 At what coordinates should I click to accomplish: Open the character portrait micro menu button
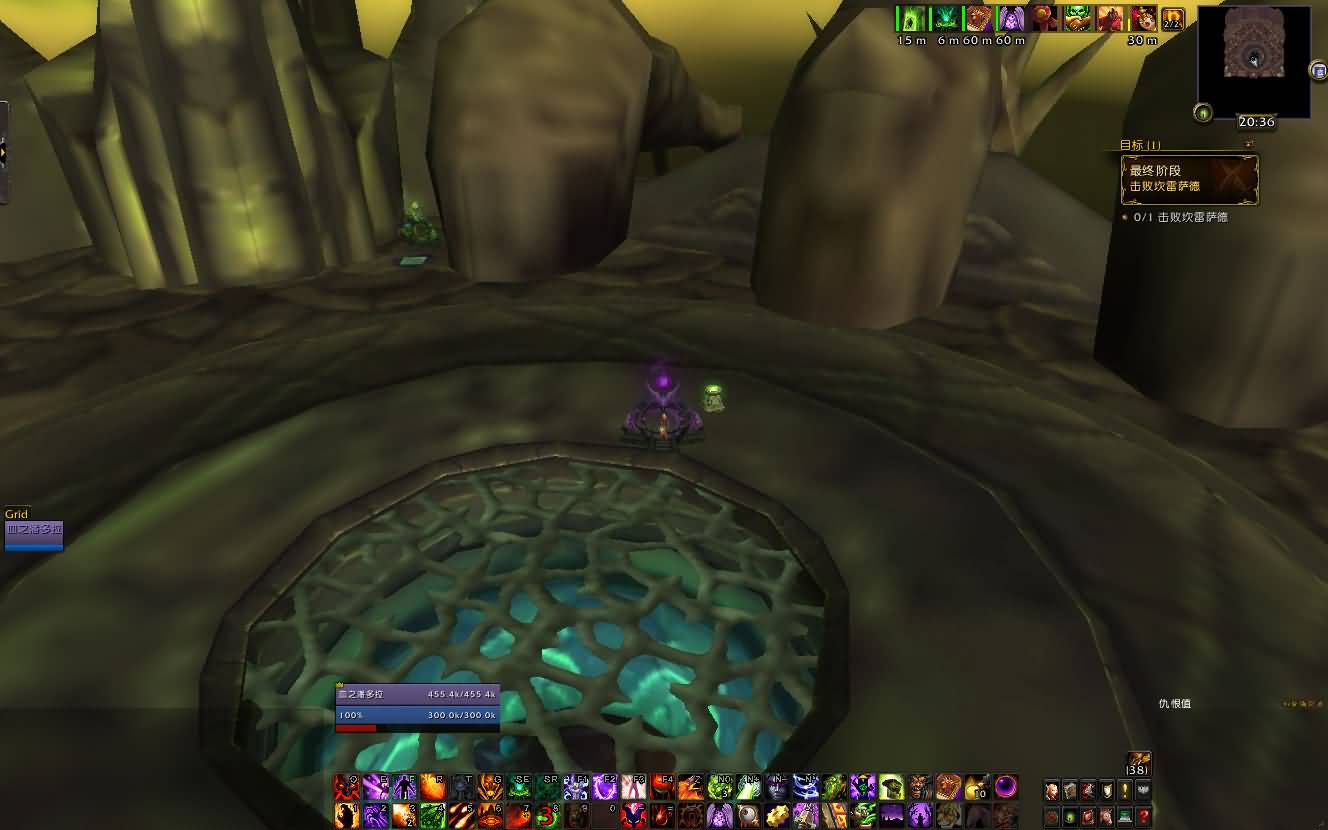[x=1052, y=791]
